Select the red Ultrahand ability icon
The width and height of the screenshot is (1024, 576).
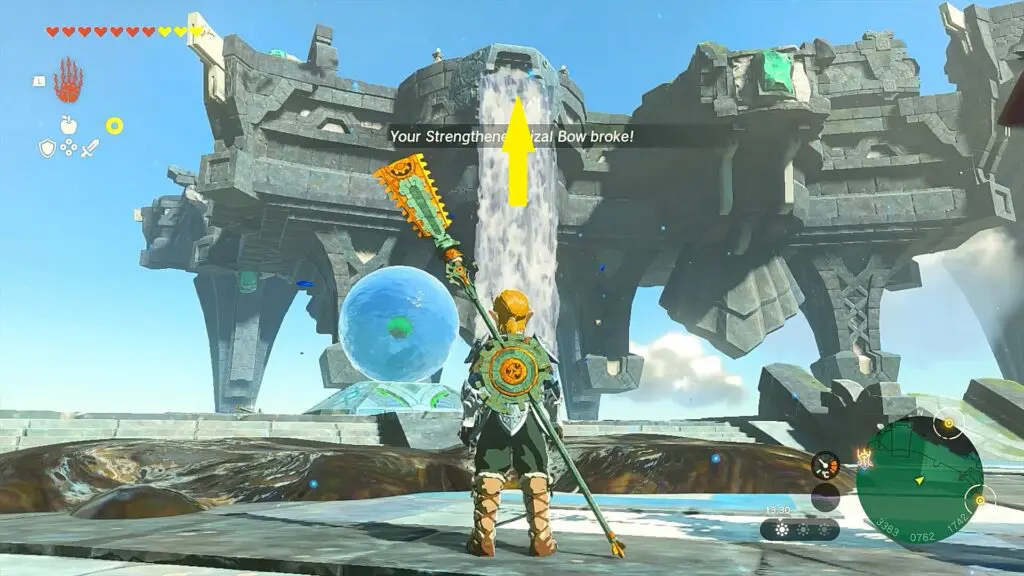point(68,82)
